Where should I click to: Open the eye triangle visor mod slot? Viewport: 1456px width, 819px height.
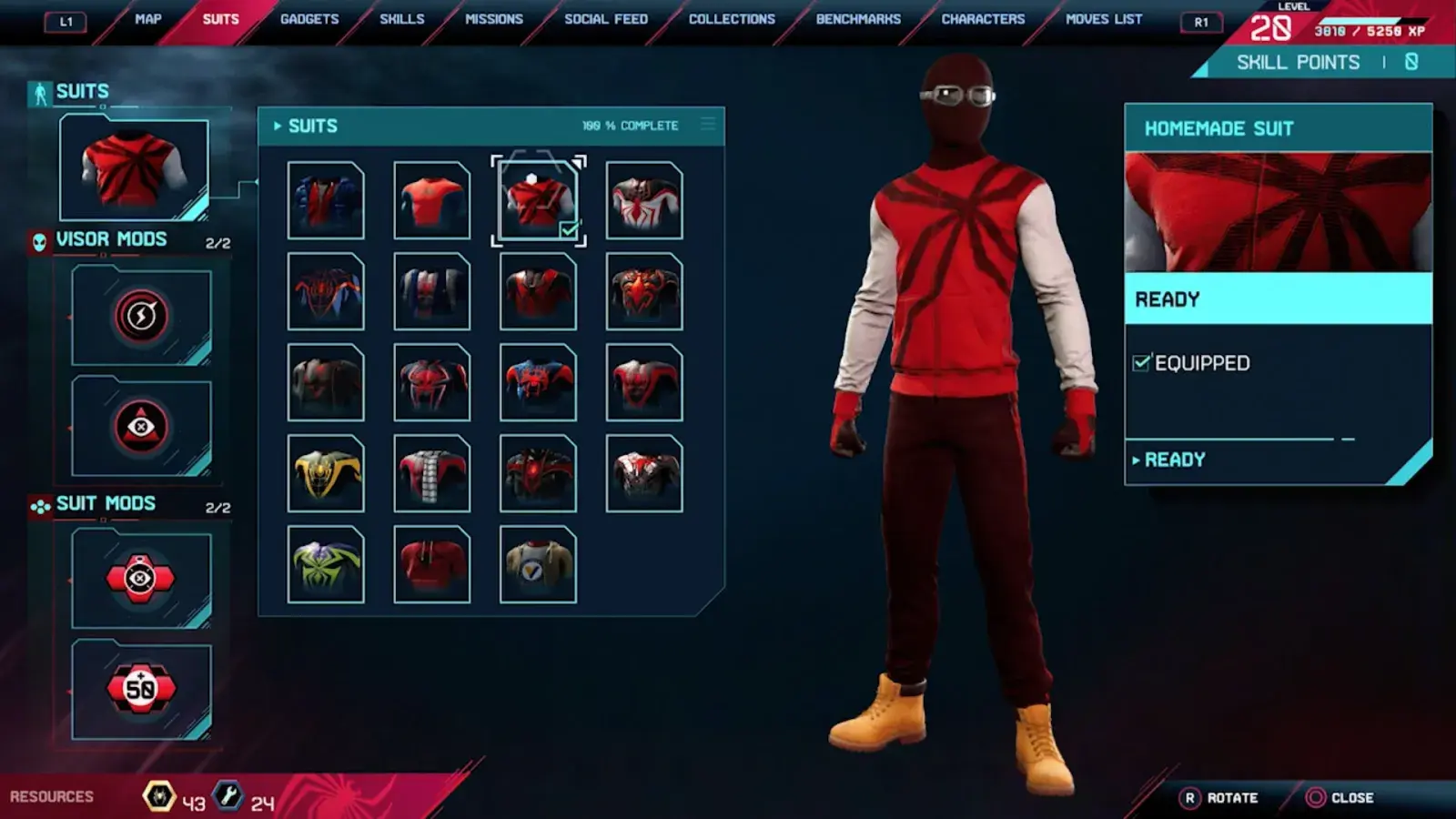(x=141, y=427)
